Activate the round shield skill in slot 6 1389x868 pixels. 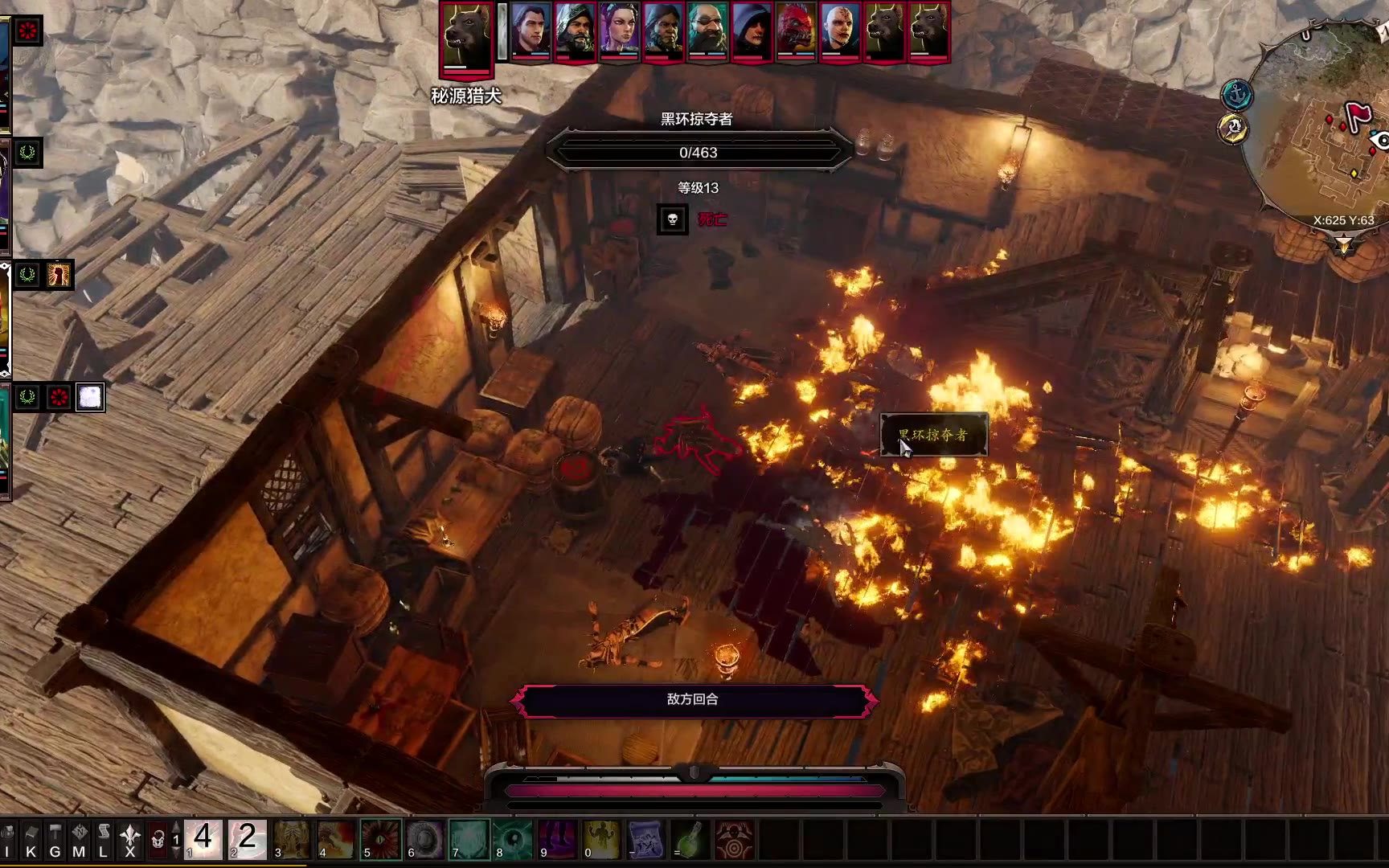click(424, 840)
